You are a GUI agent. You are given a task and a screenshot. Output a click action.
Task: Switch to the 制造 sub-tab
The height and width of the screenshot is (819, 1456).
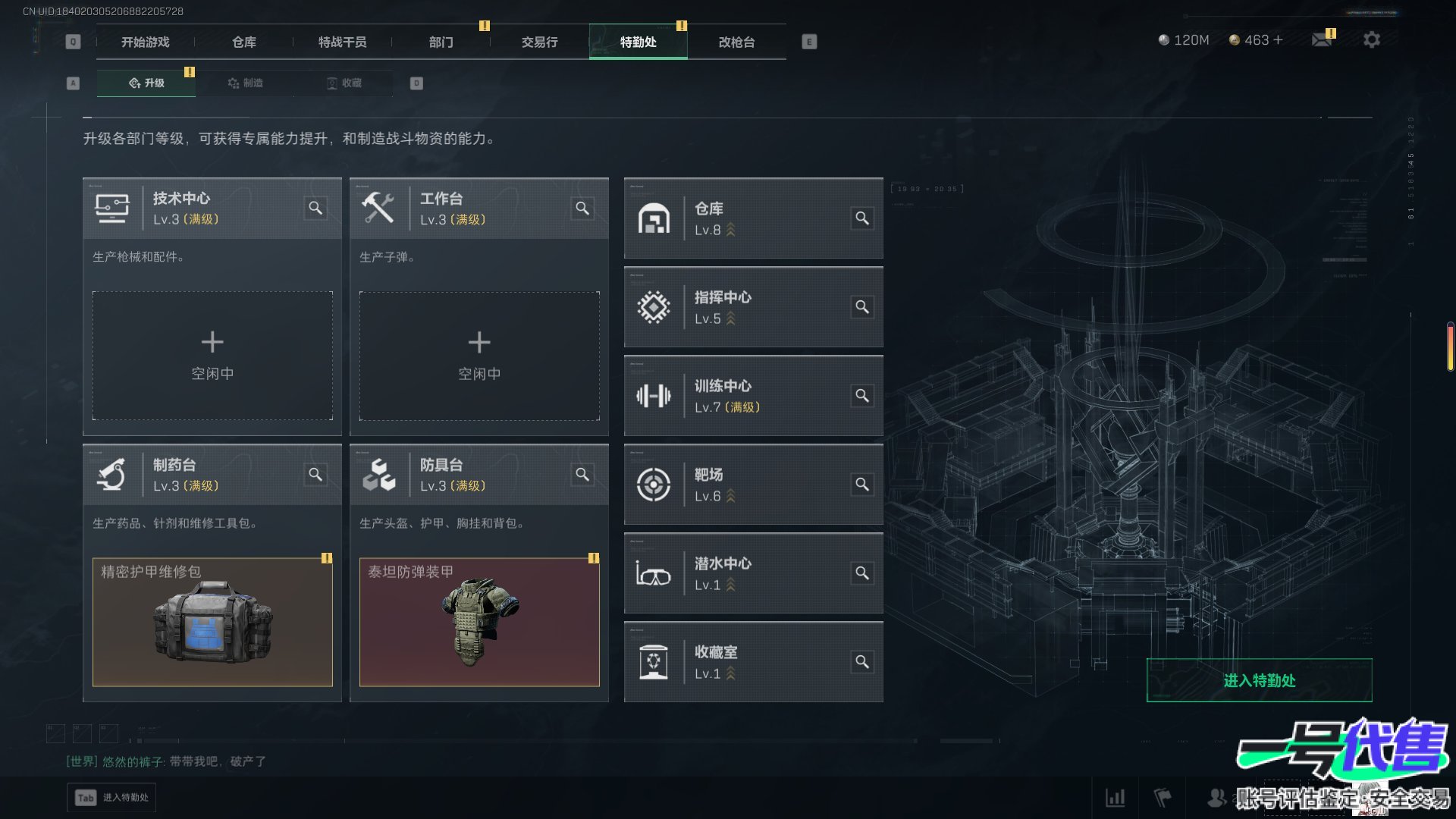coord(245,83)
